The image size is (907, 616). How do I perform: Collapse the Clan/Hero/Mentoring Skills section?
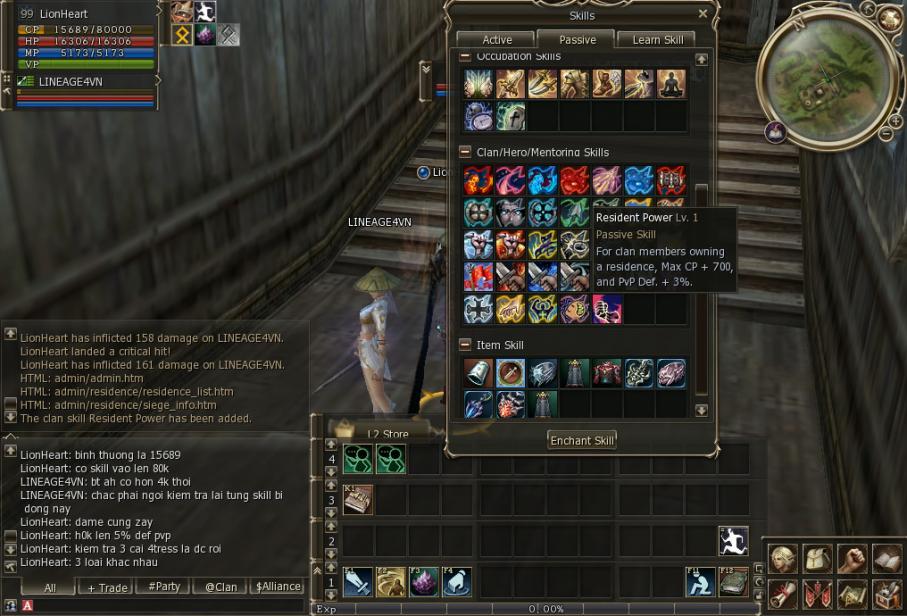click(x=465, y=152)
